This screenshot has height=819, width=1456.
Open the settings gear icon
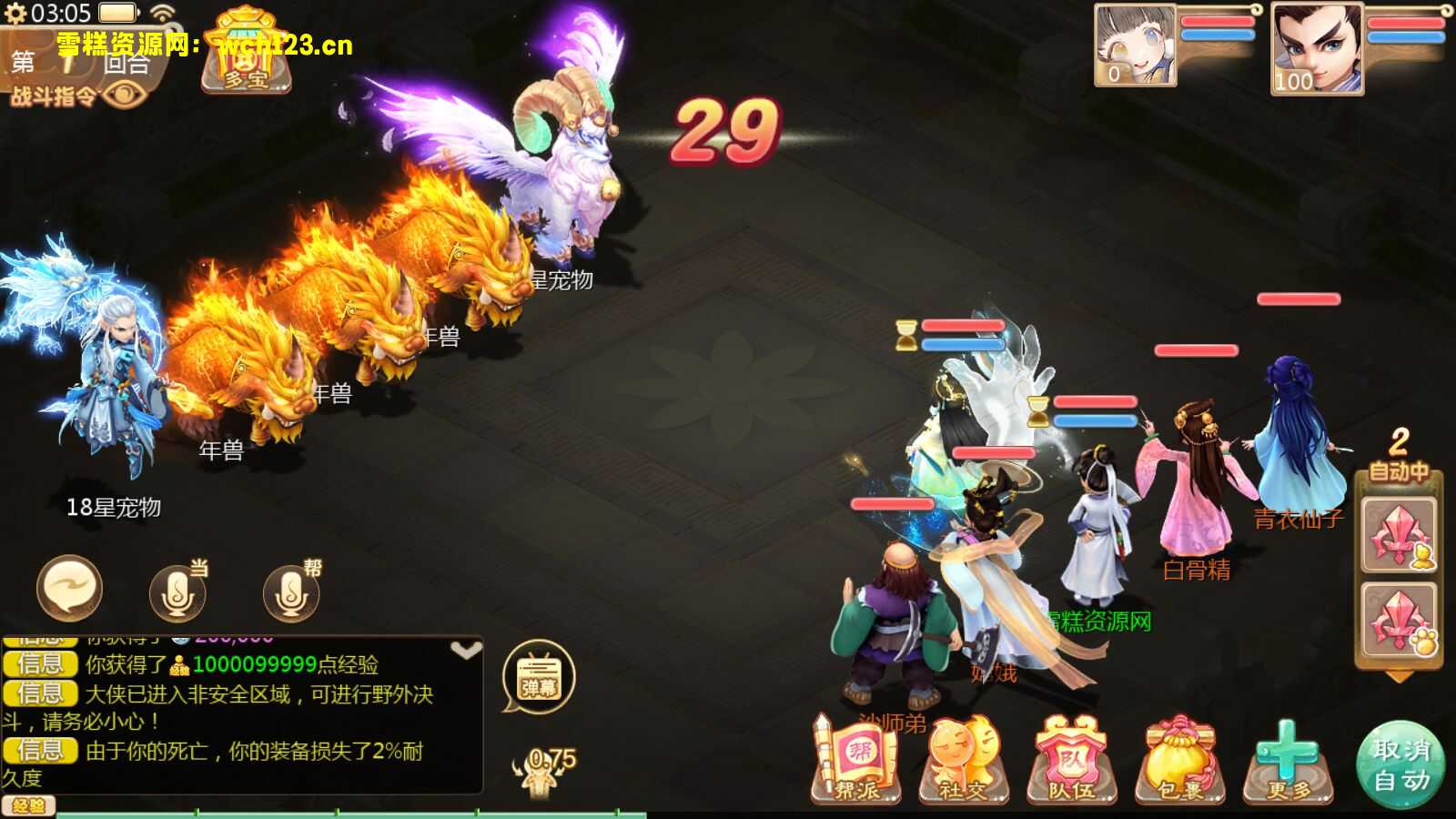pos(15,15)
